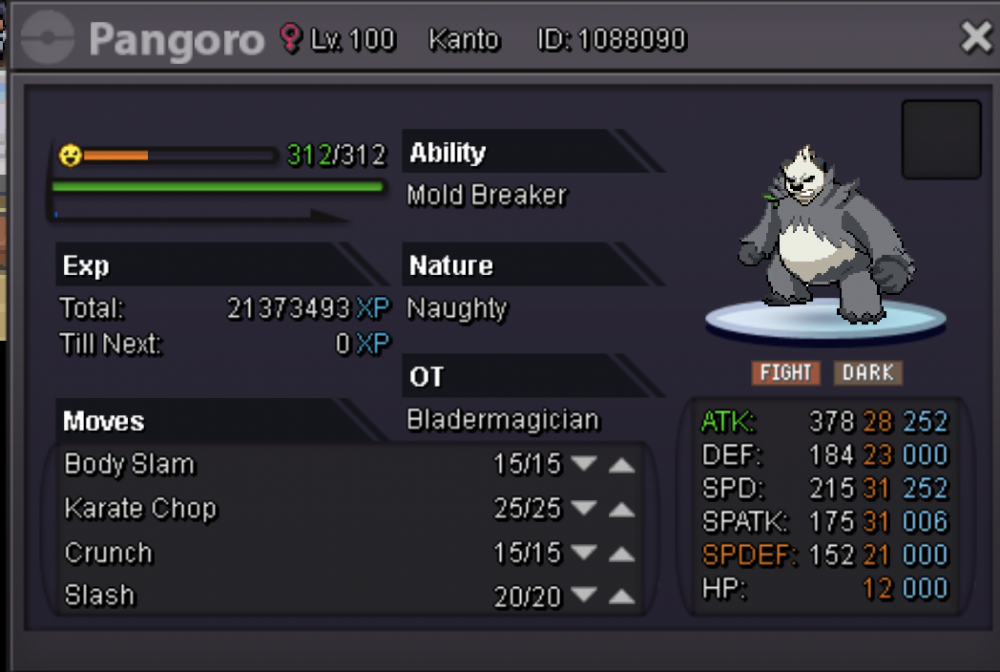Move Crunch down one position
Viewport: 1000px width, 672px height.
[584, 553]
